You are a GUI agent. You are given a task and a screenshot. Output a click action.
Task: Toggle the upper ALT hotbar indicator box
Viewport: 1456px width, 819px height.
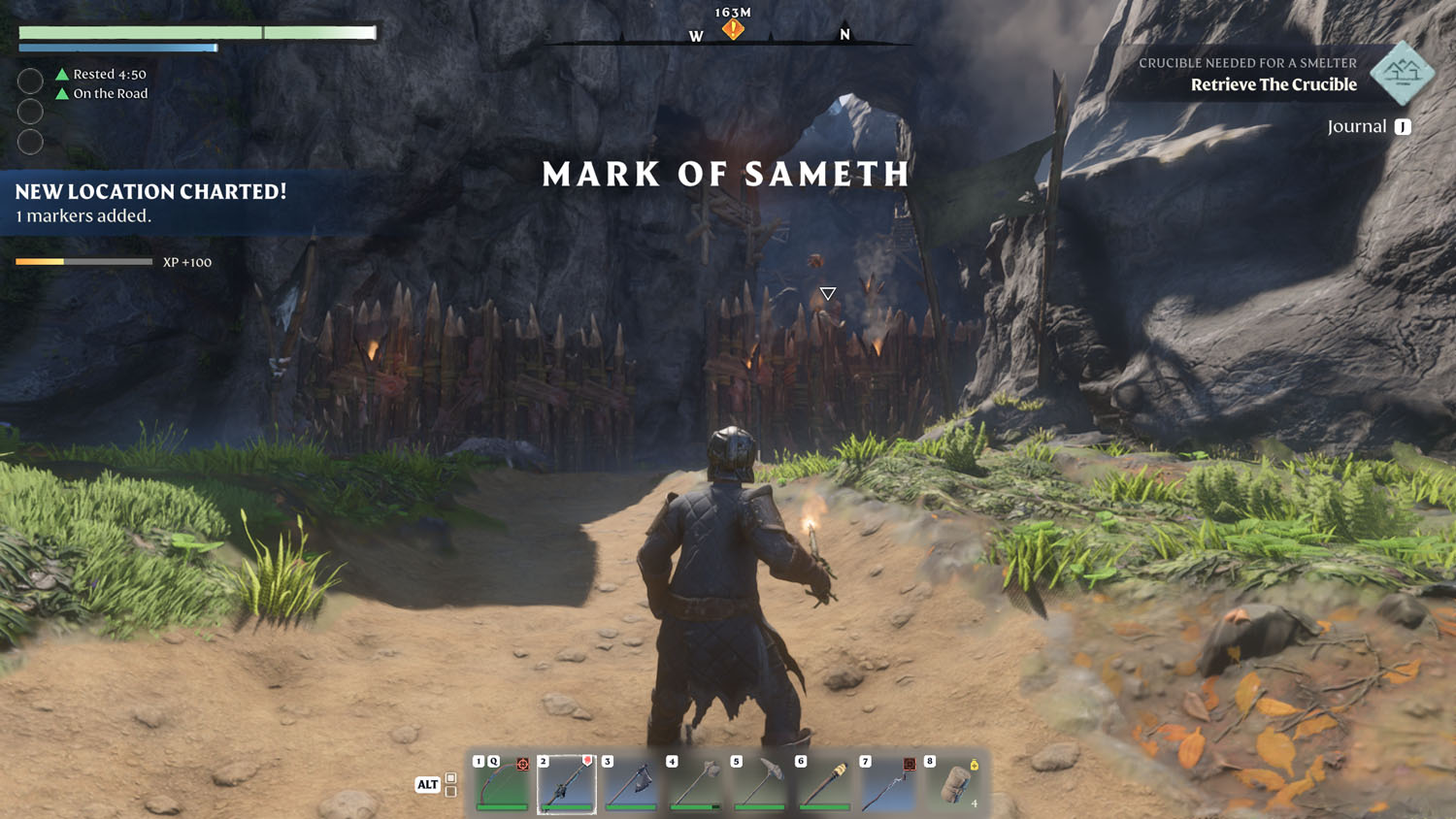[x=450, y=776]
